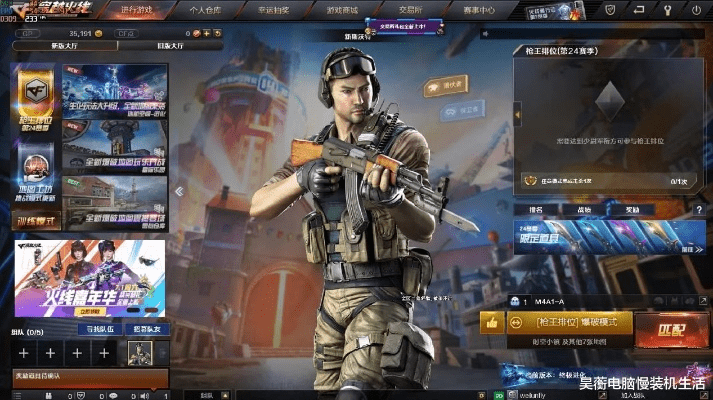Go to the 游戏商城 tab
This screenshot has width=713, height=400.
pos(341,11)
